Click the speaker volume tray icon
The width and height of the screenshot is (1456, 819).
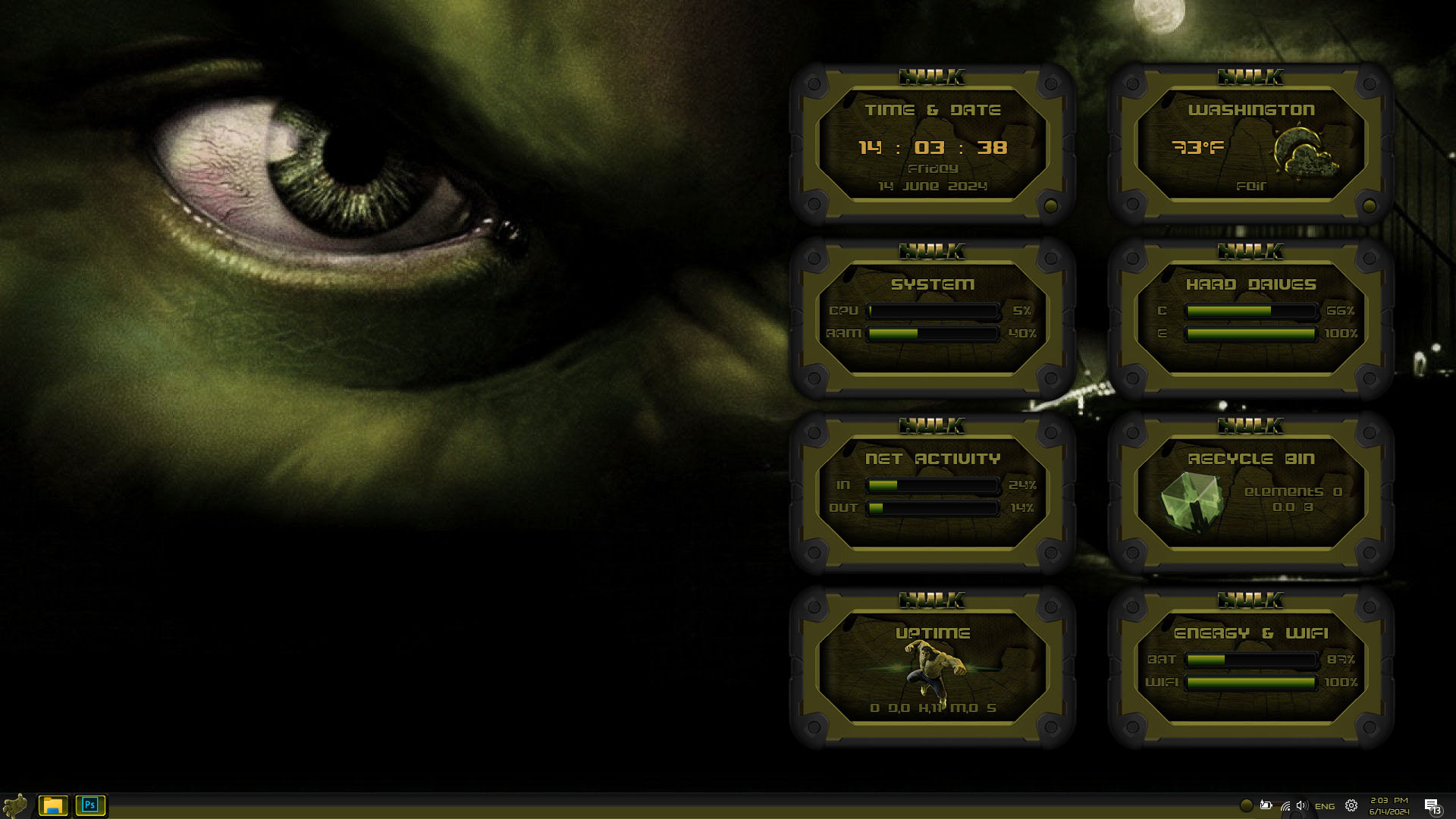click(1302, 806)
